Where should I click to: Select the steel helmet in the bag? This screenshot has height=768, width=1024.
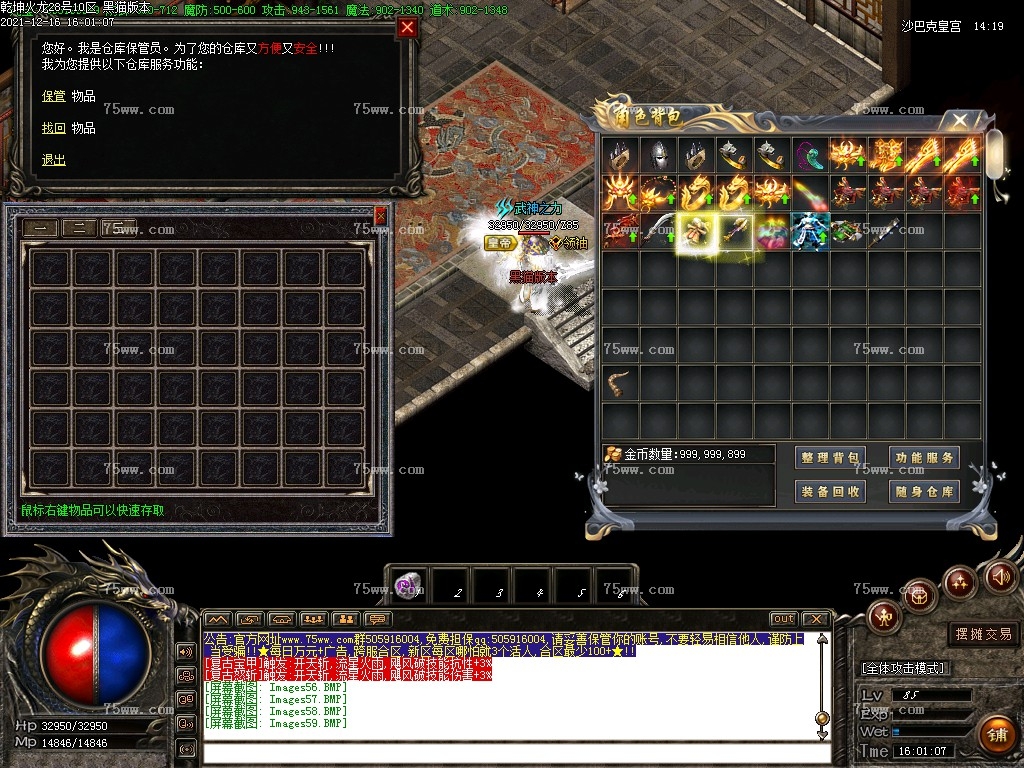coord(658,154)
